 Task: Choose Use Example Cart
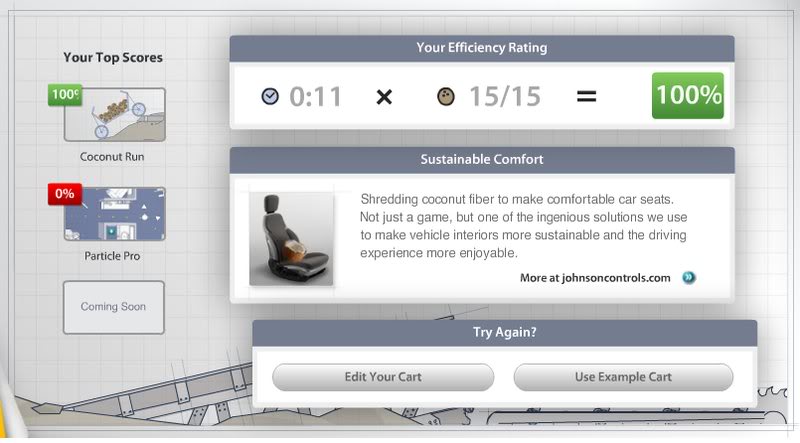[x=623, y=377]
